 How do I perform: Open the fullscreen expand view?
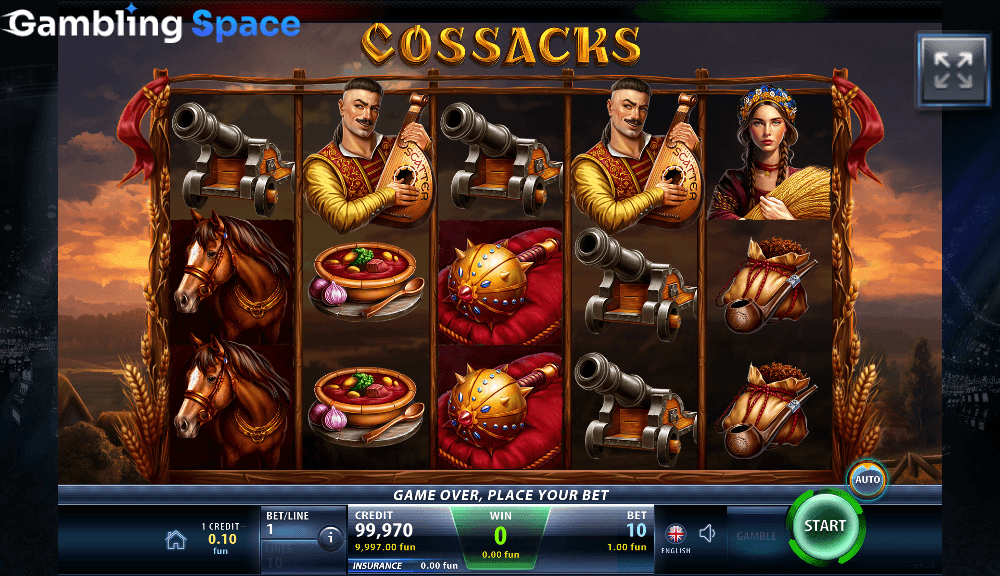(953, 69)
